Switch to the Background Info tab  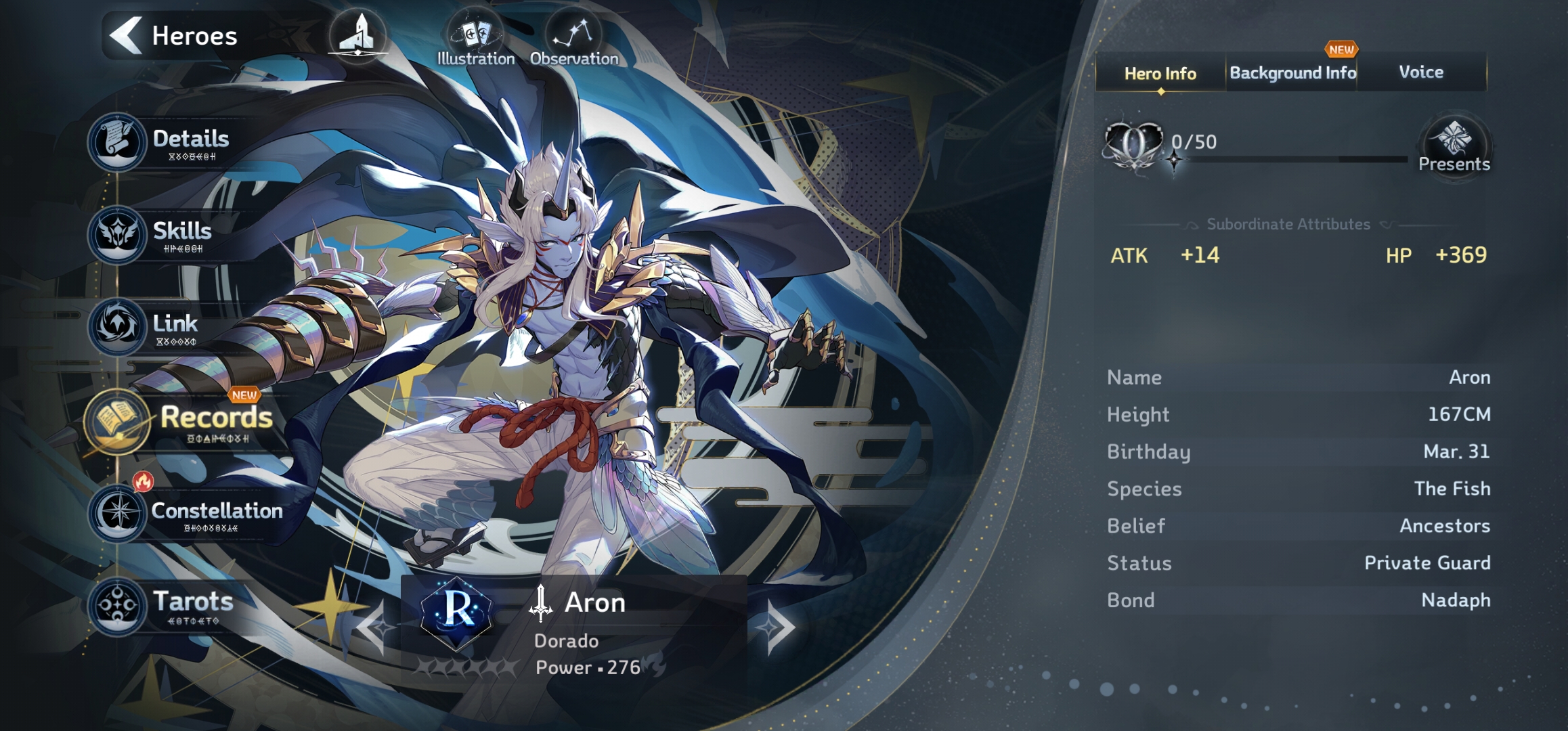[x=1292, y=73]
